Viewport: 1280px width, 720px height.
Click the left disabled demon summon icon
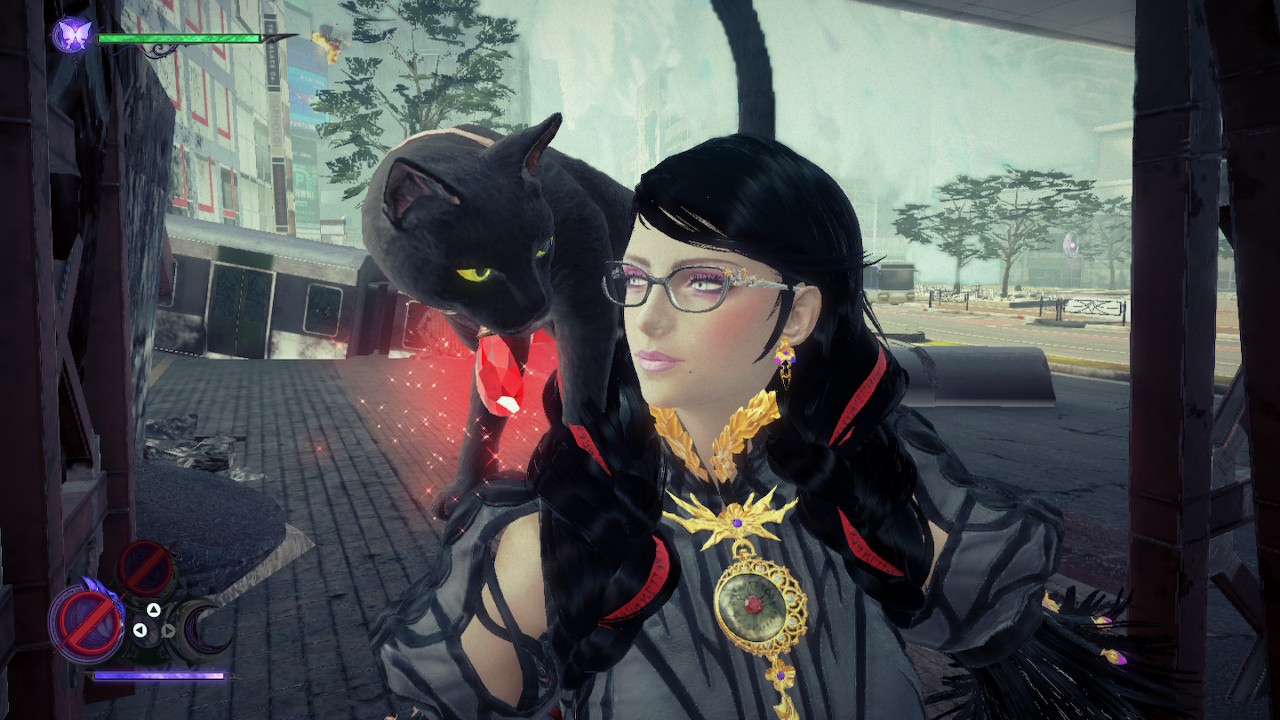(88, 620)
